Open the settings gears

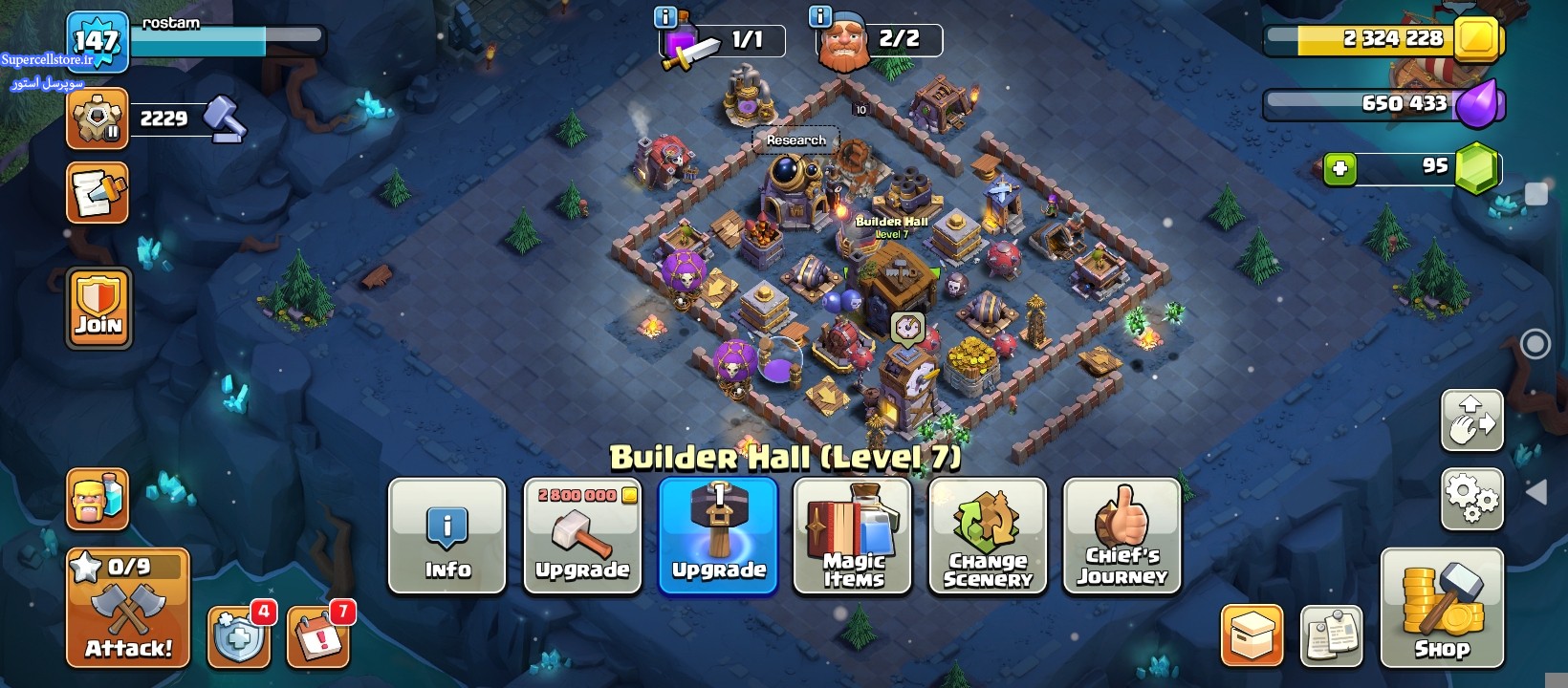[1471, 498]
